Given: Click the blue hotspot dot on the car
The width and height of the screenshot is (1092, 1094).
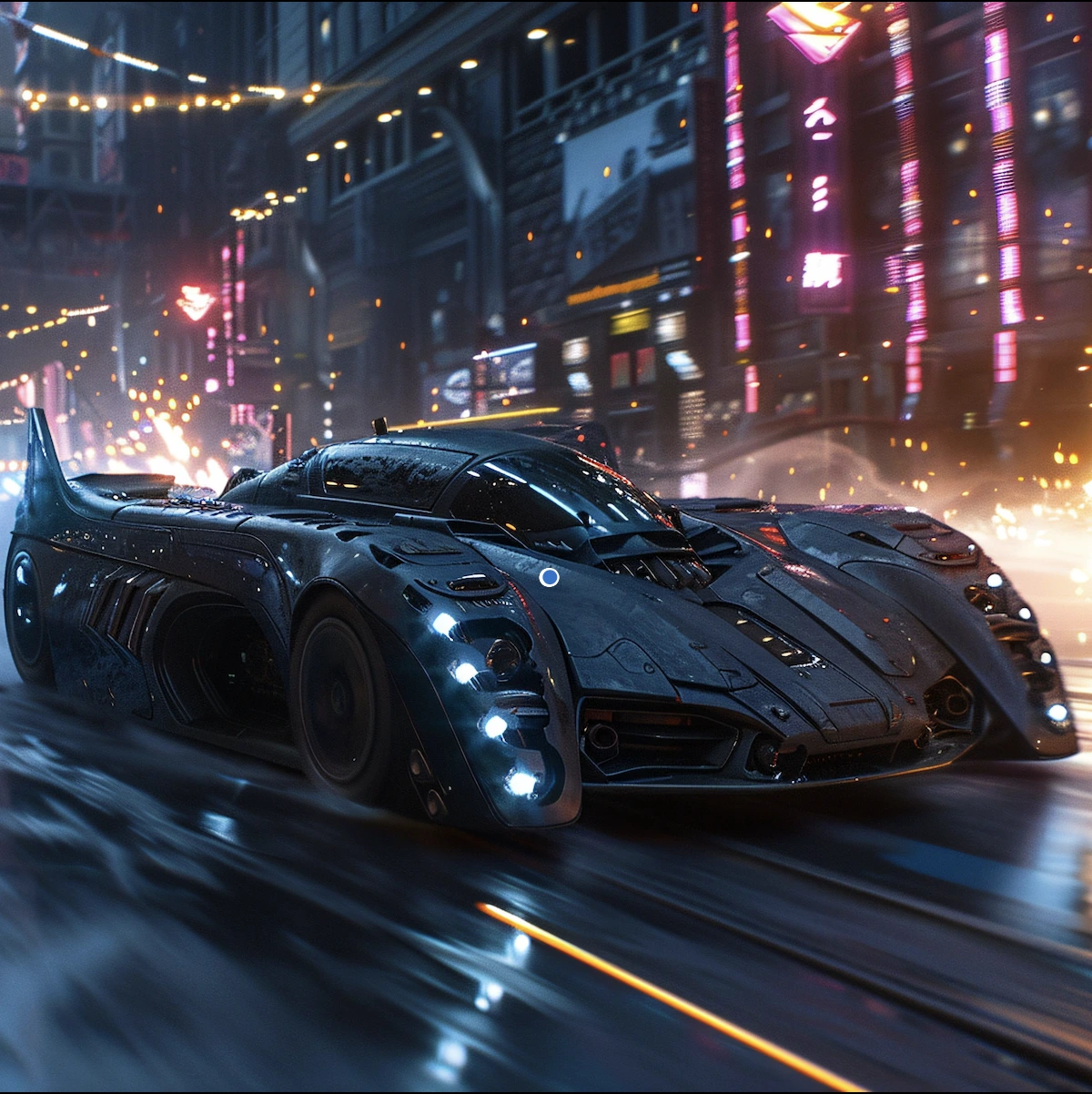Looking at the screenshot, I should [549, 577].
